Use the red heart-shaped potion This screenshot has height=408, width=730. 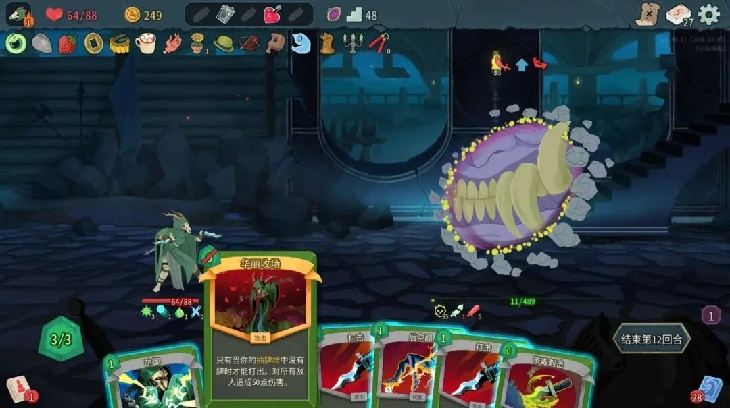click(x=272, y=14)
